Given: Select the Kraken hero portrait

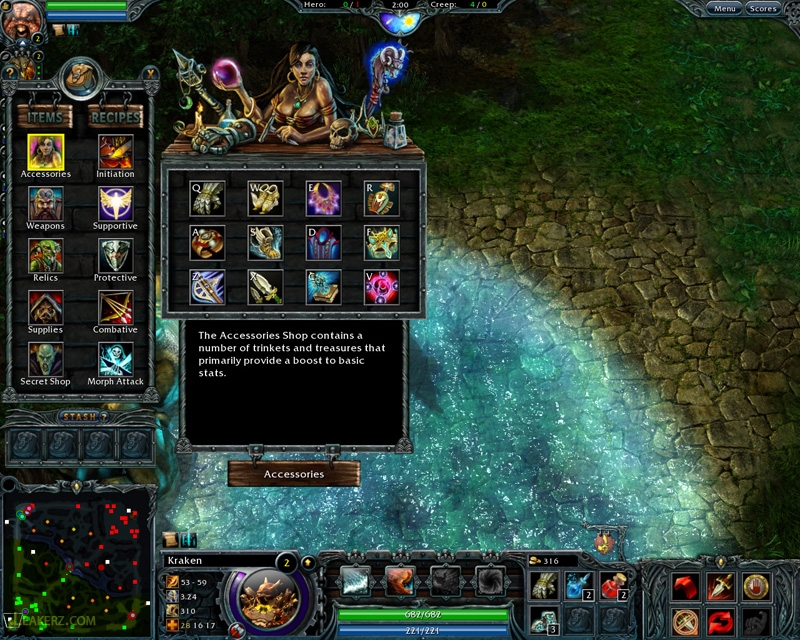Looking at the screenshot, I should coord(267,595).
